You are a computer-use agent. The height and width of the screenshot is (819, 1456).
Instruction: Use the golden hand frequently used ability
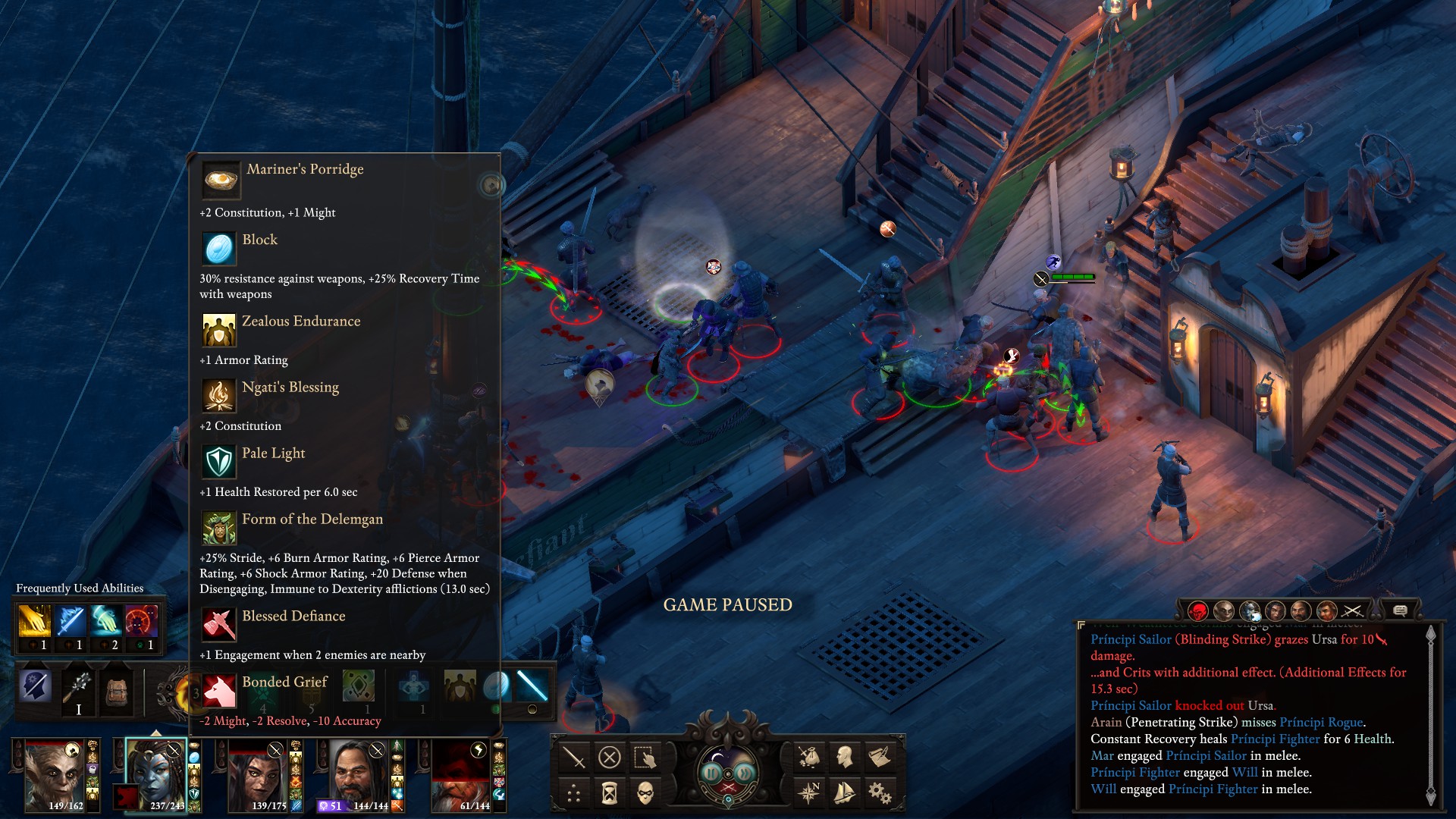[34, 621]
